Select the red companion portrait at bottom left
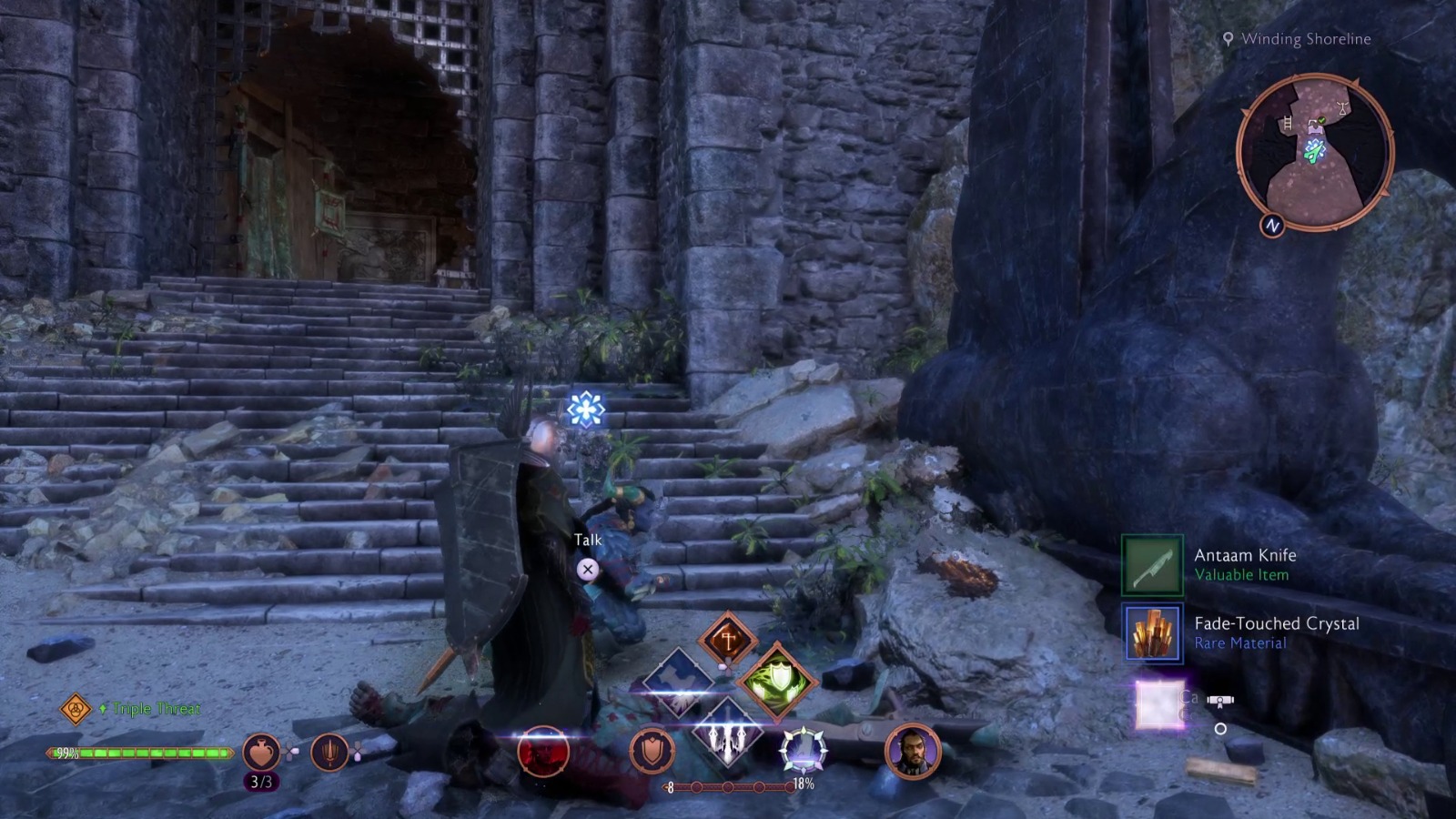Viewport: 1456px width, 819px height. coord(544,752)
